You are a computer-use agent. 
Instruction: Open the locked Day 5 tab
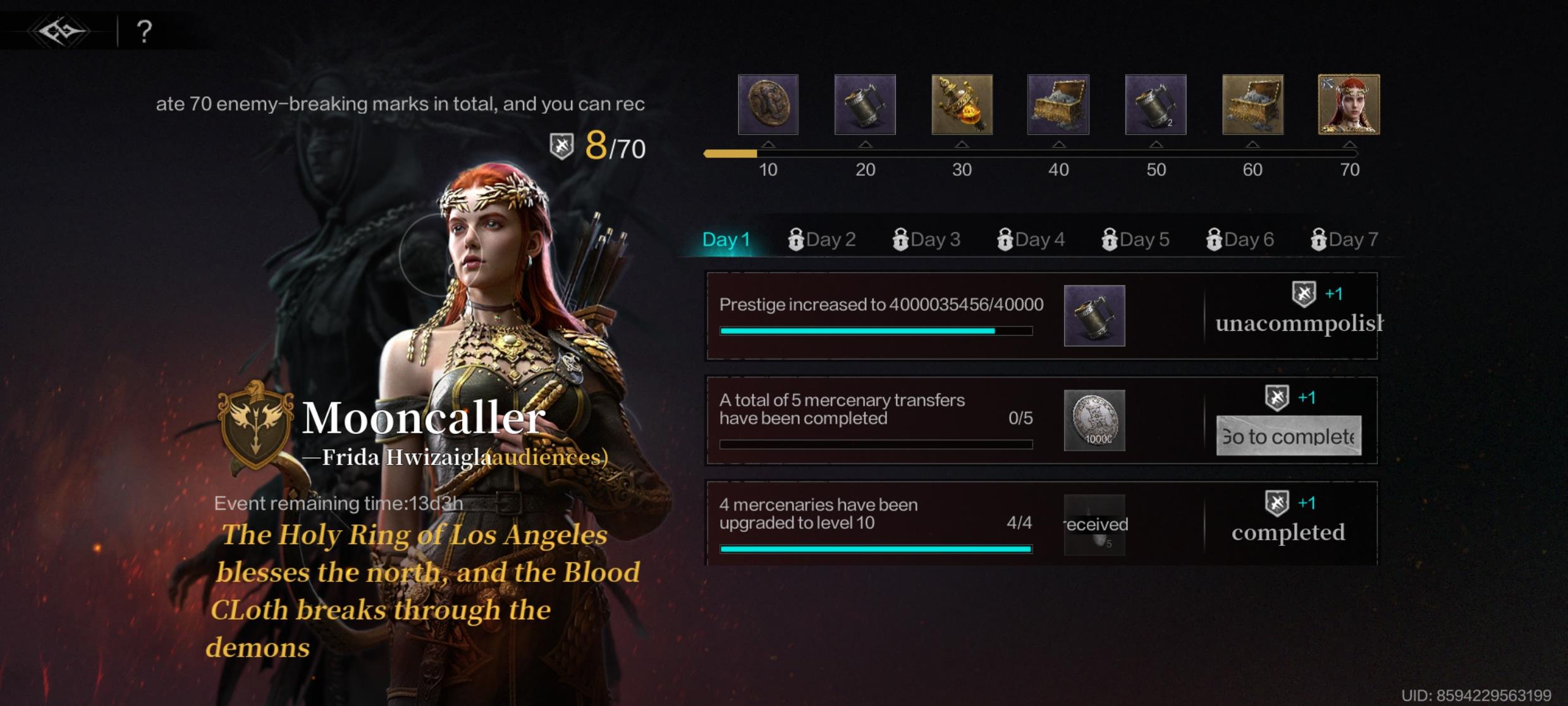pos(1136,240)
